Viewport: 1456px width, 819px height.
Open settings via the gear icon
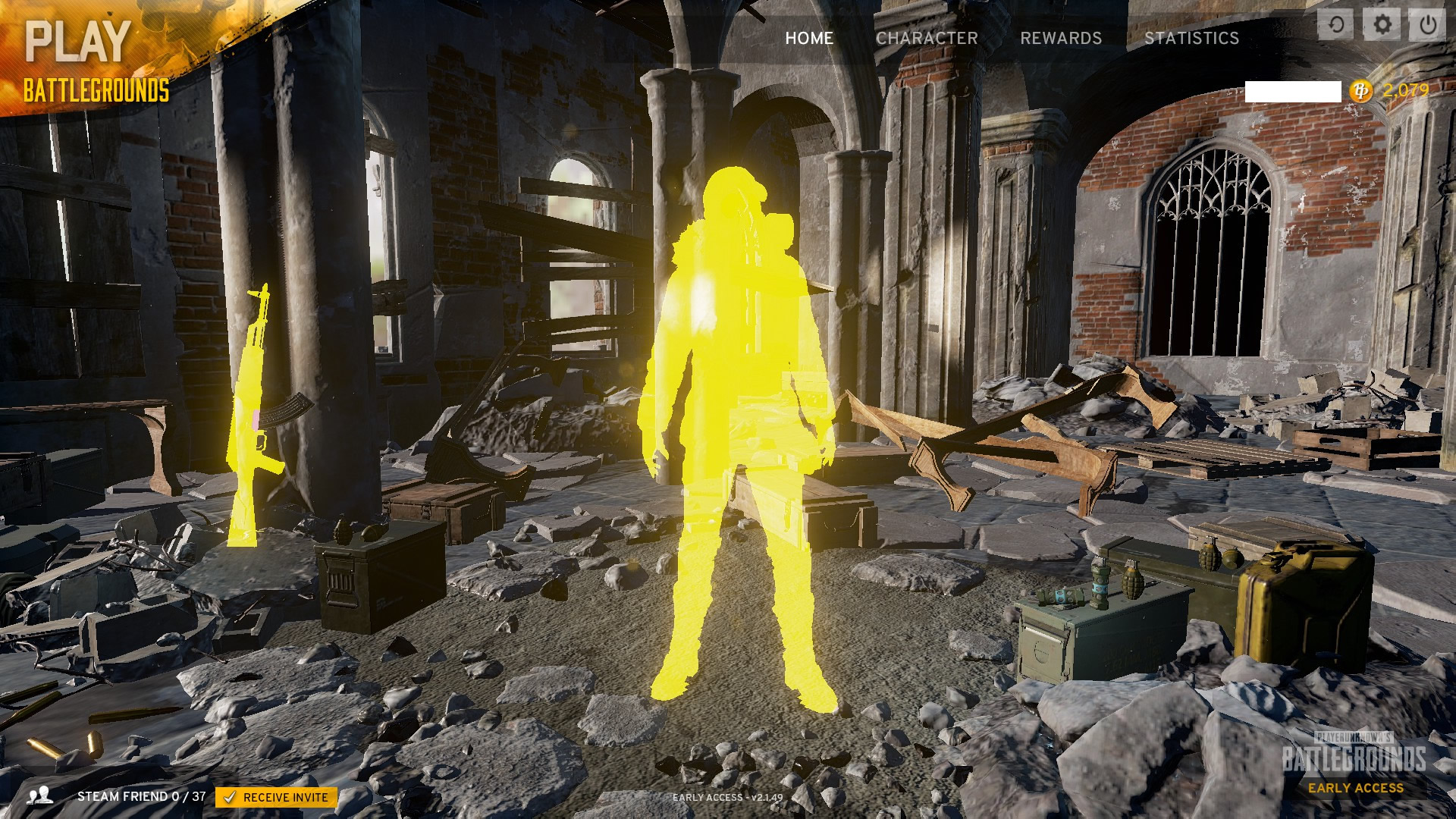[1382, 25]
